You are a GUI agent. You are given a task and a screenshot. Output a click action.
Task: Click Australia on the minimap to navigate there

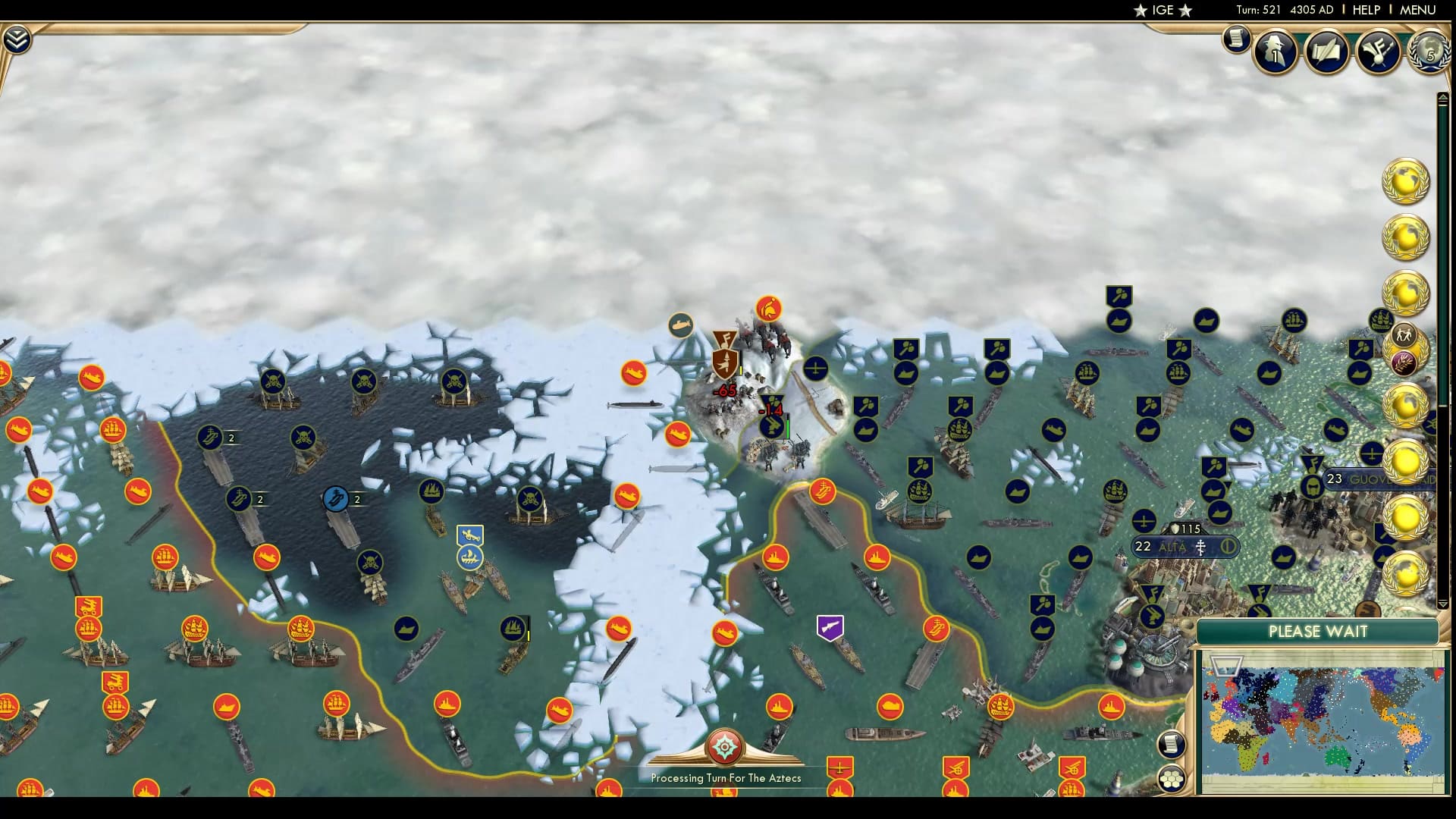coord(1335,756)
